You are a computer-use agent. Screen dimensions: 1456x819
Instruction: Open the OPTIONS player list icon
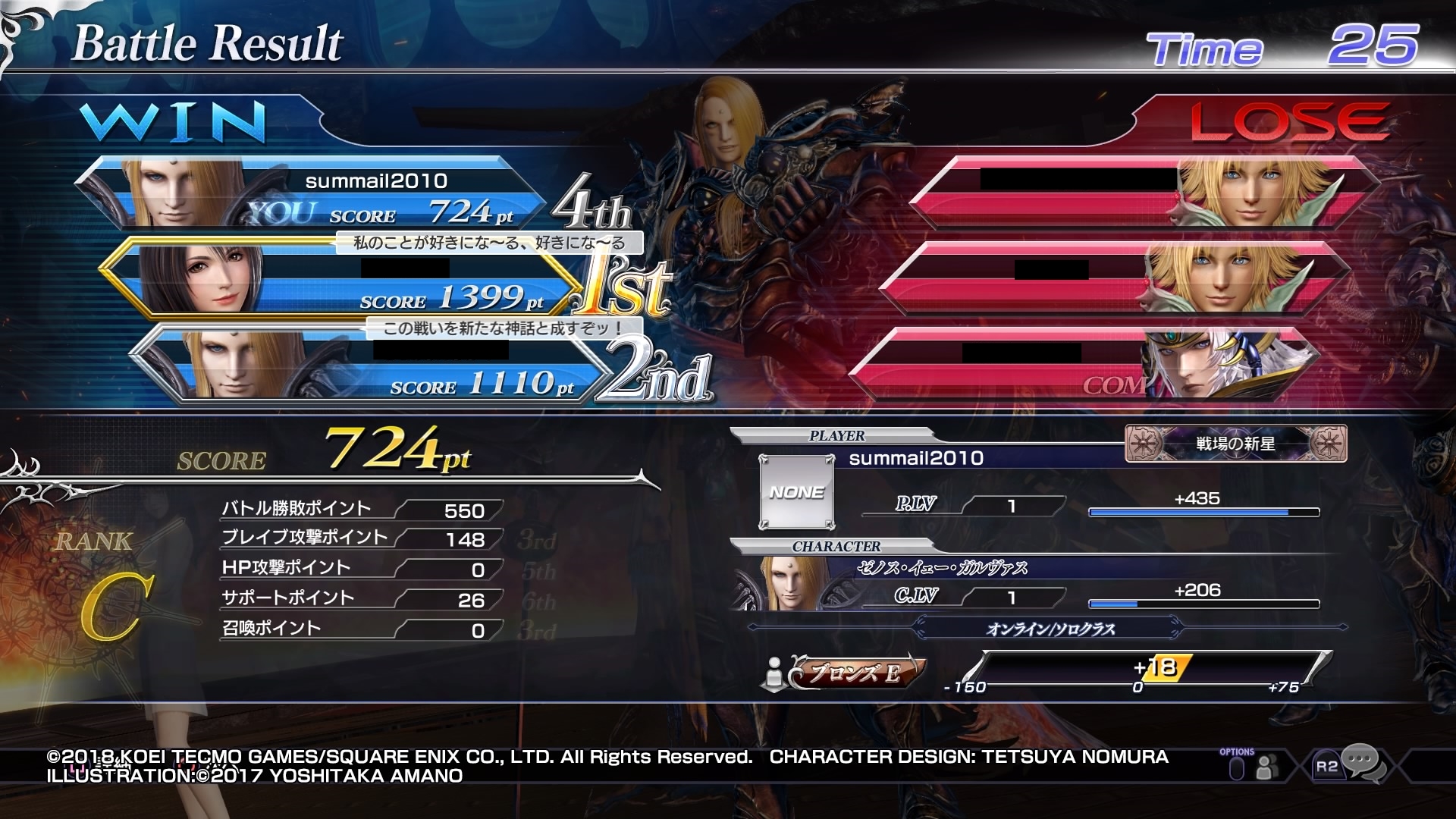pos(1263,768)
